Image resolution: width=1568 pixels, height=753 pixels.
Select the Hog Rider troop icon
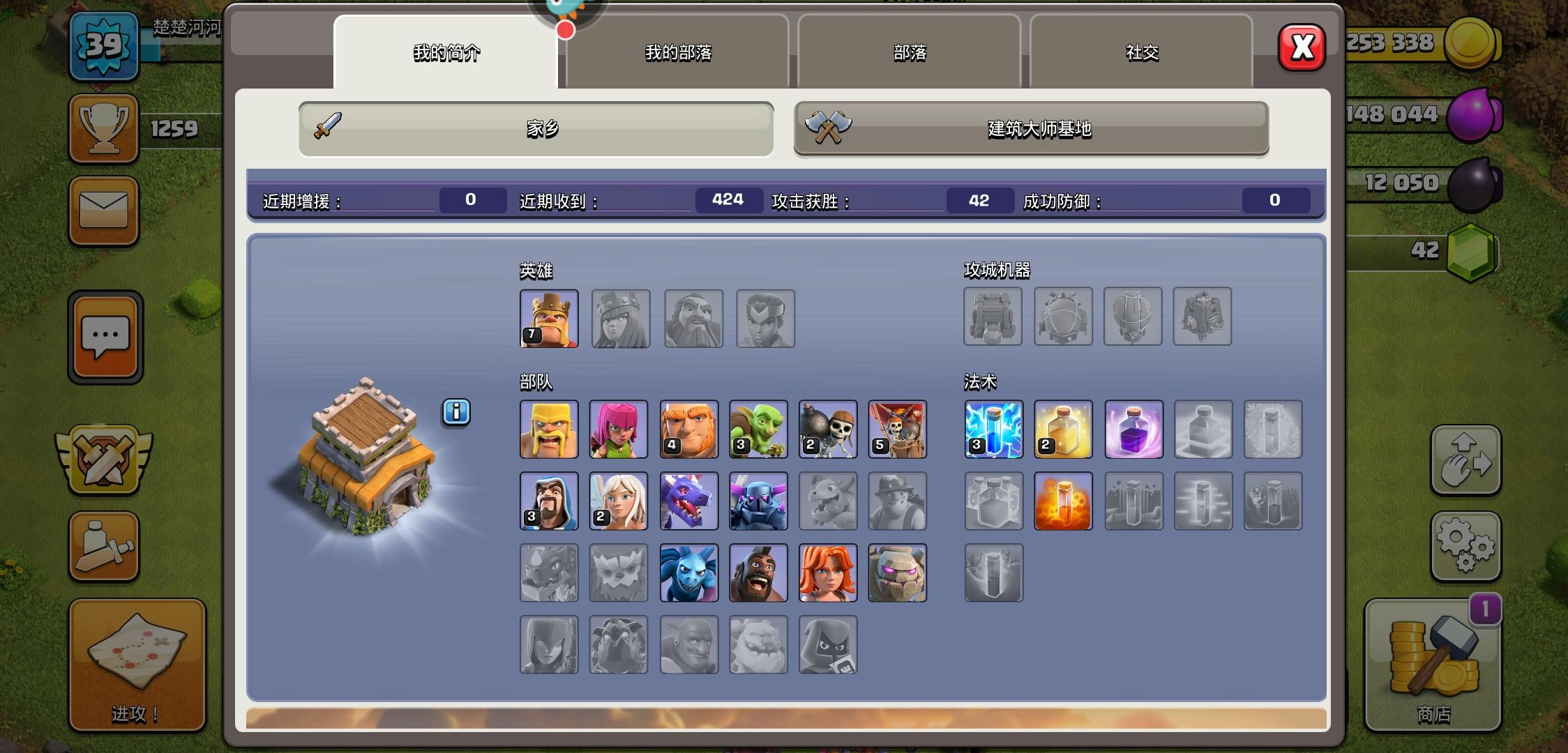(759, 572)
